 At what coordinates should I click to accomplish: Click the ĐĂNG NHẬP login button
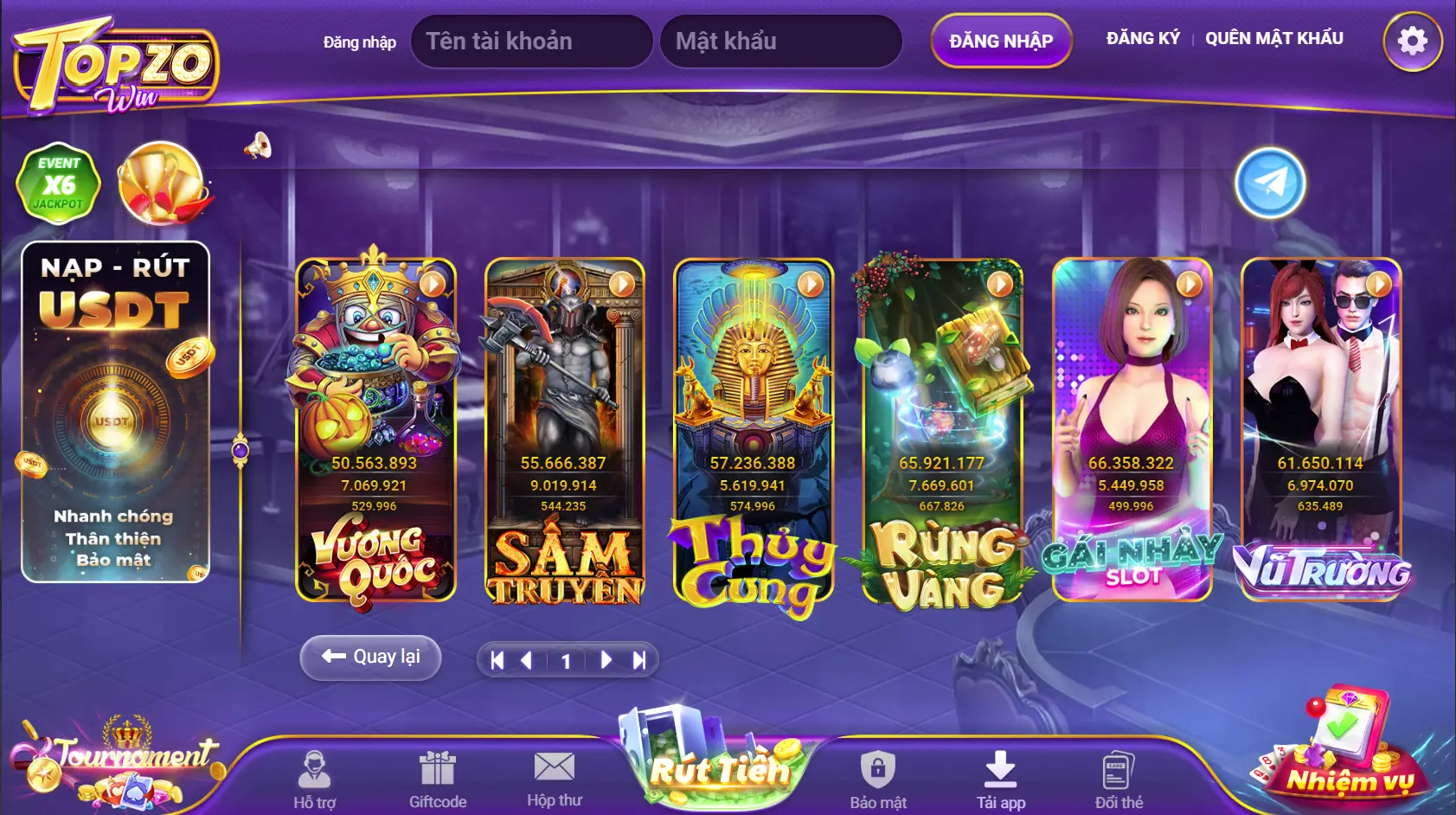(1001, 41)
